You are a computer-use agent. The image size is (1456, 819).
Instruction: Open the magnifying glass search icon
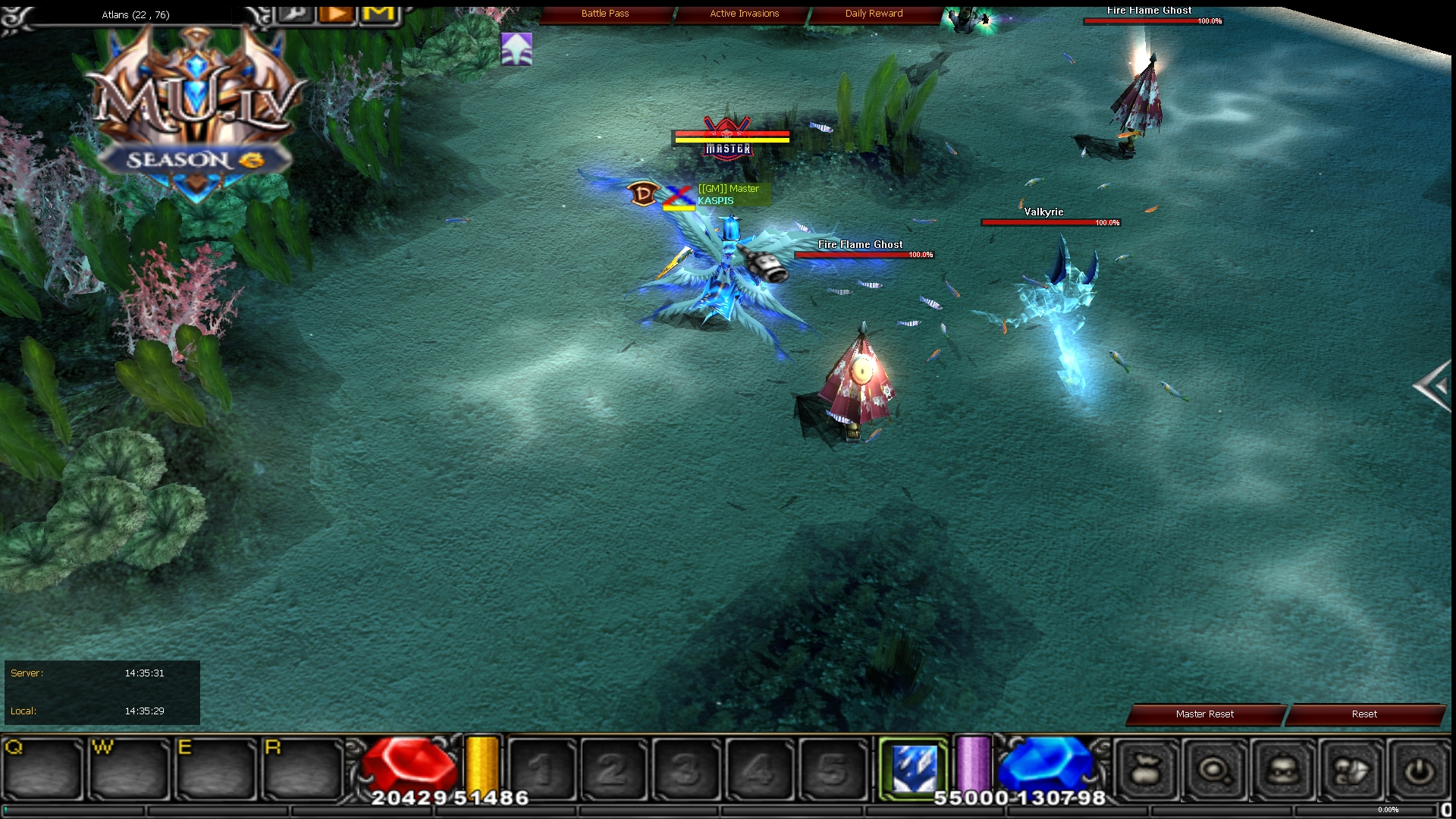click(x=1215, y=771)
